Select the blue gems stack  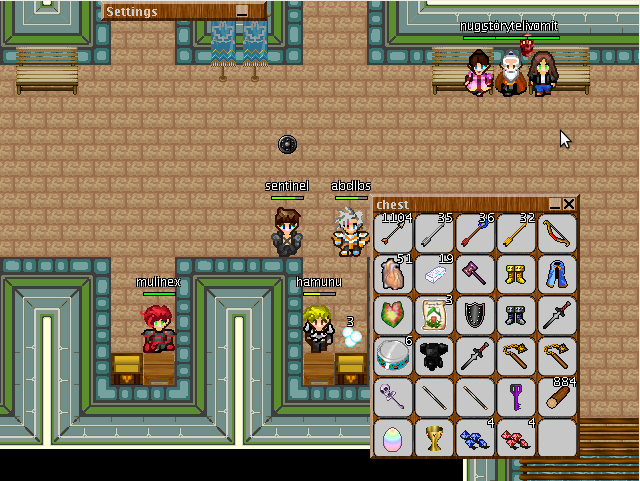[x=475, y=438]
